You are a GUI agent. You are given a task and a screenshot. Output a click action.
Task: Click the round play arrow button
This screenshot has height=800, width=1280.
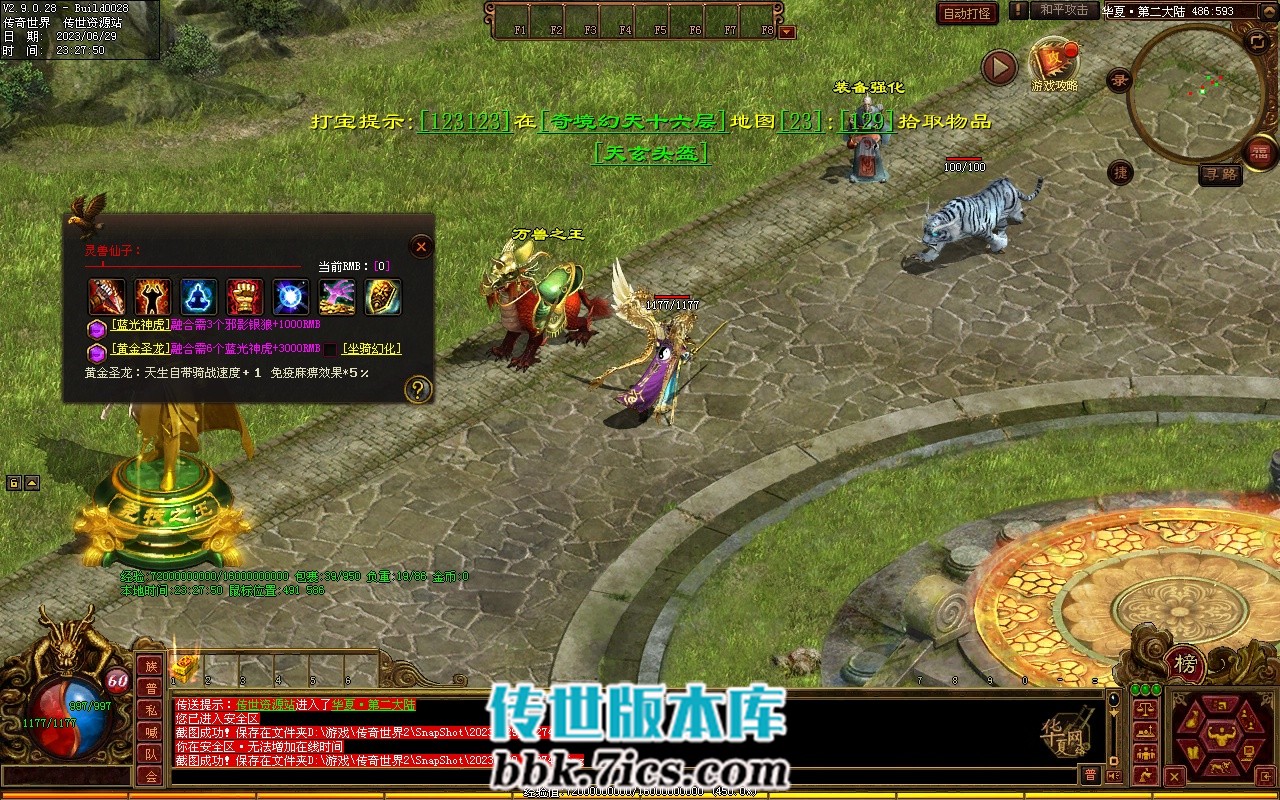click(999, 67)
